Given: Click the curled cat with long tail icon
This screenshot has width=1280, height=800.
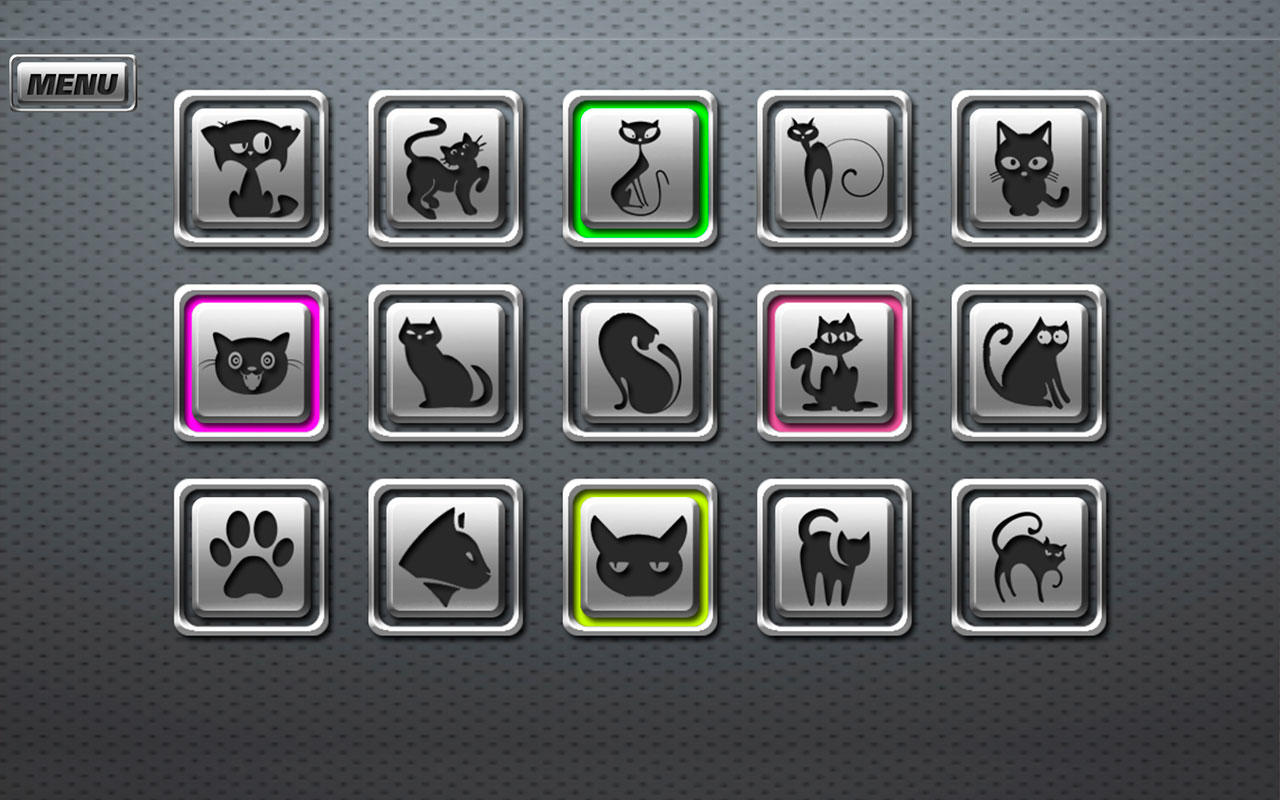Looking at the screenshot, I should pyautogui.click(x=639, y=362).
